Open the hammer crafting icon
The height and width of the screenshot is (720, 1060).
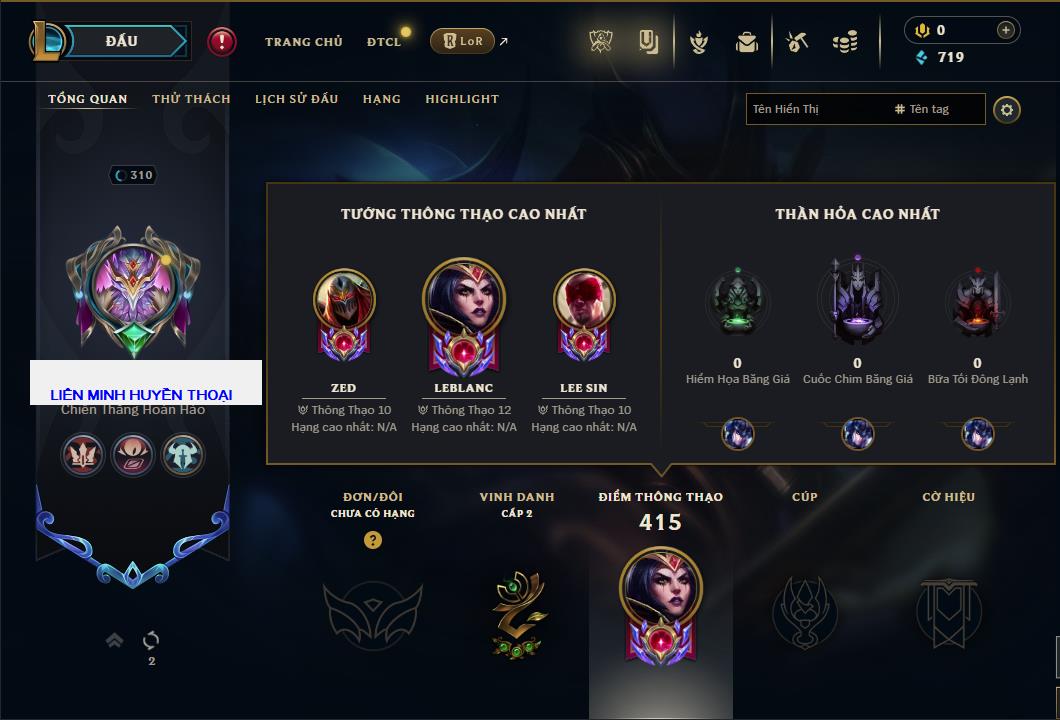pyautogui.click(x=797, y=42)
